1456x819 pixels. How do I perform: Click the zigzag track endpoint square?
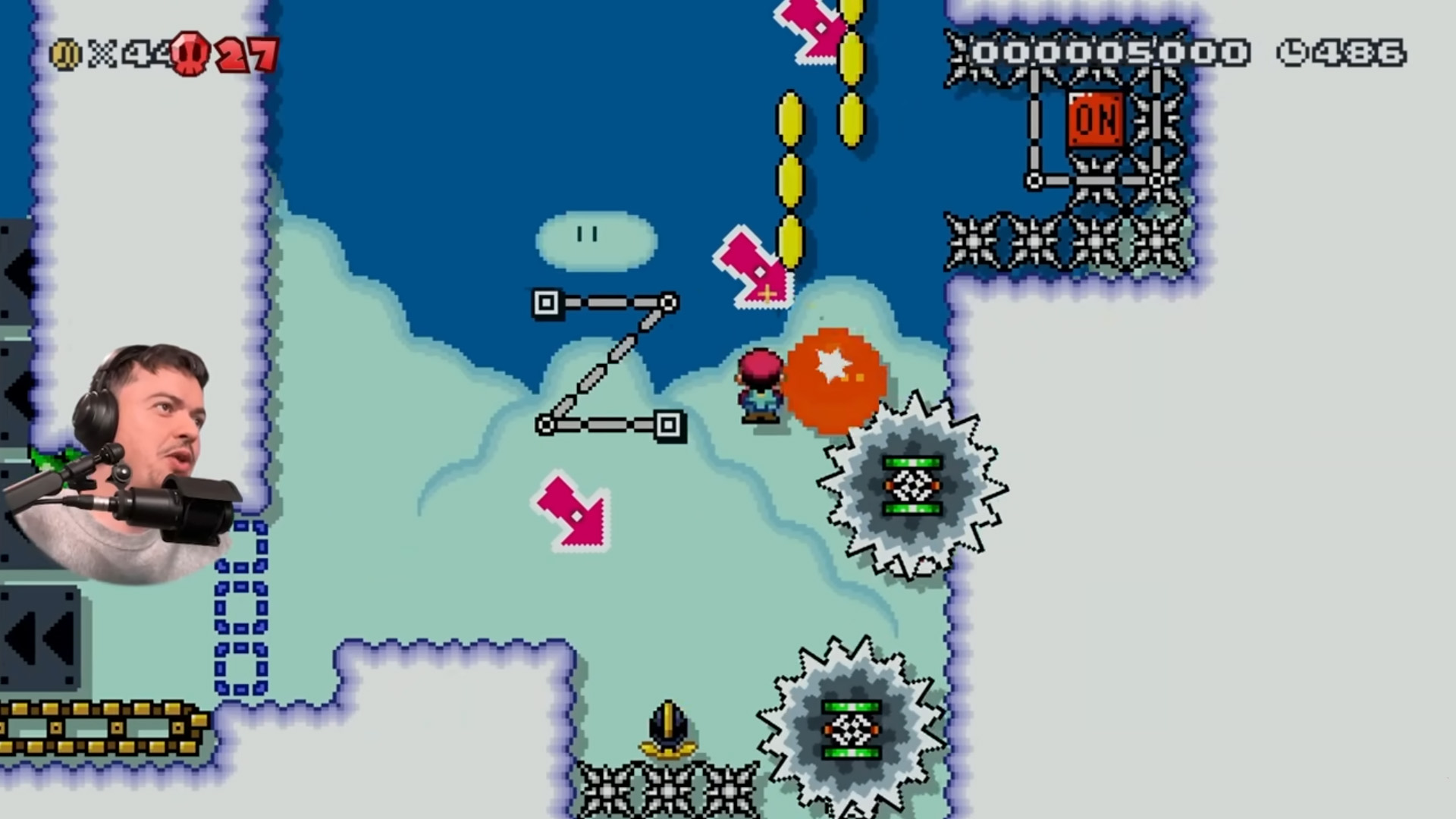[546, 302]
